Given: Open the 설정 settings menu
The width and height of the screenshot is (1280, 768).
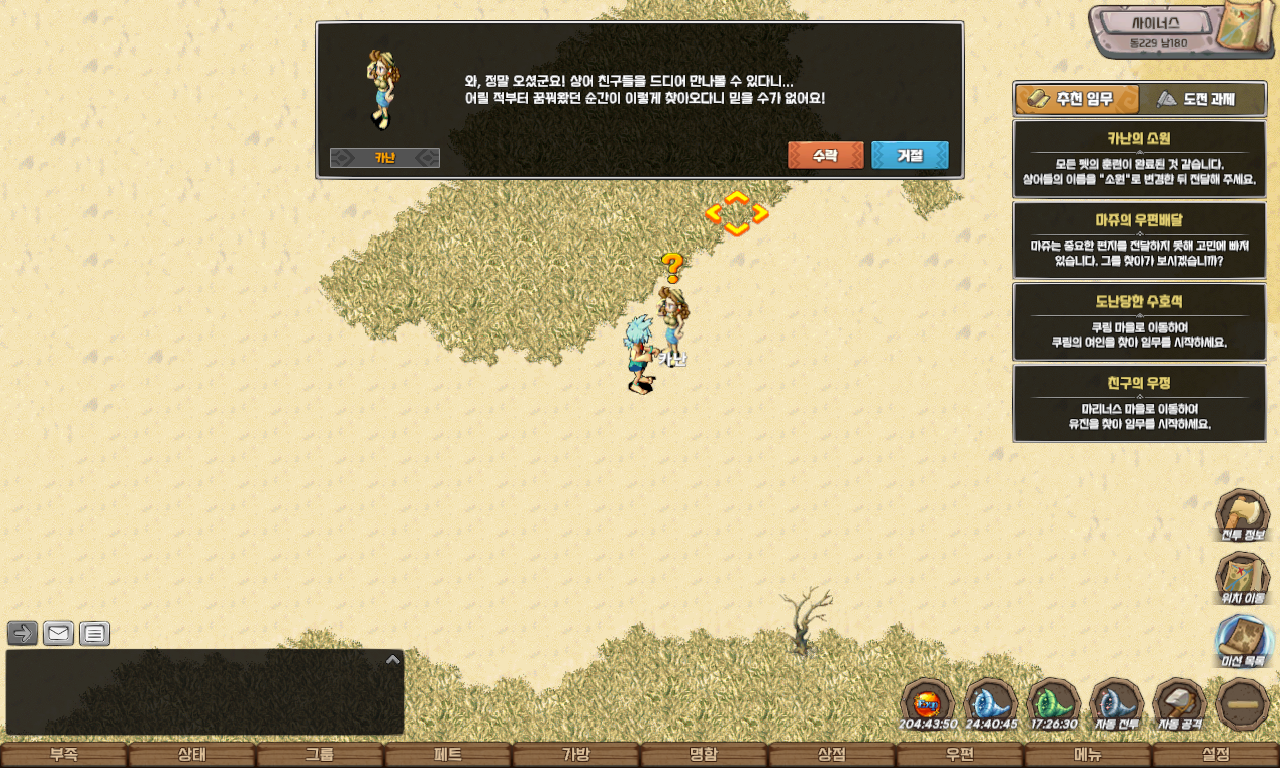Looking at the screenshot, I should click(x=1215, y=755).
